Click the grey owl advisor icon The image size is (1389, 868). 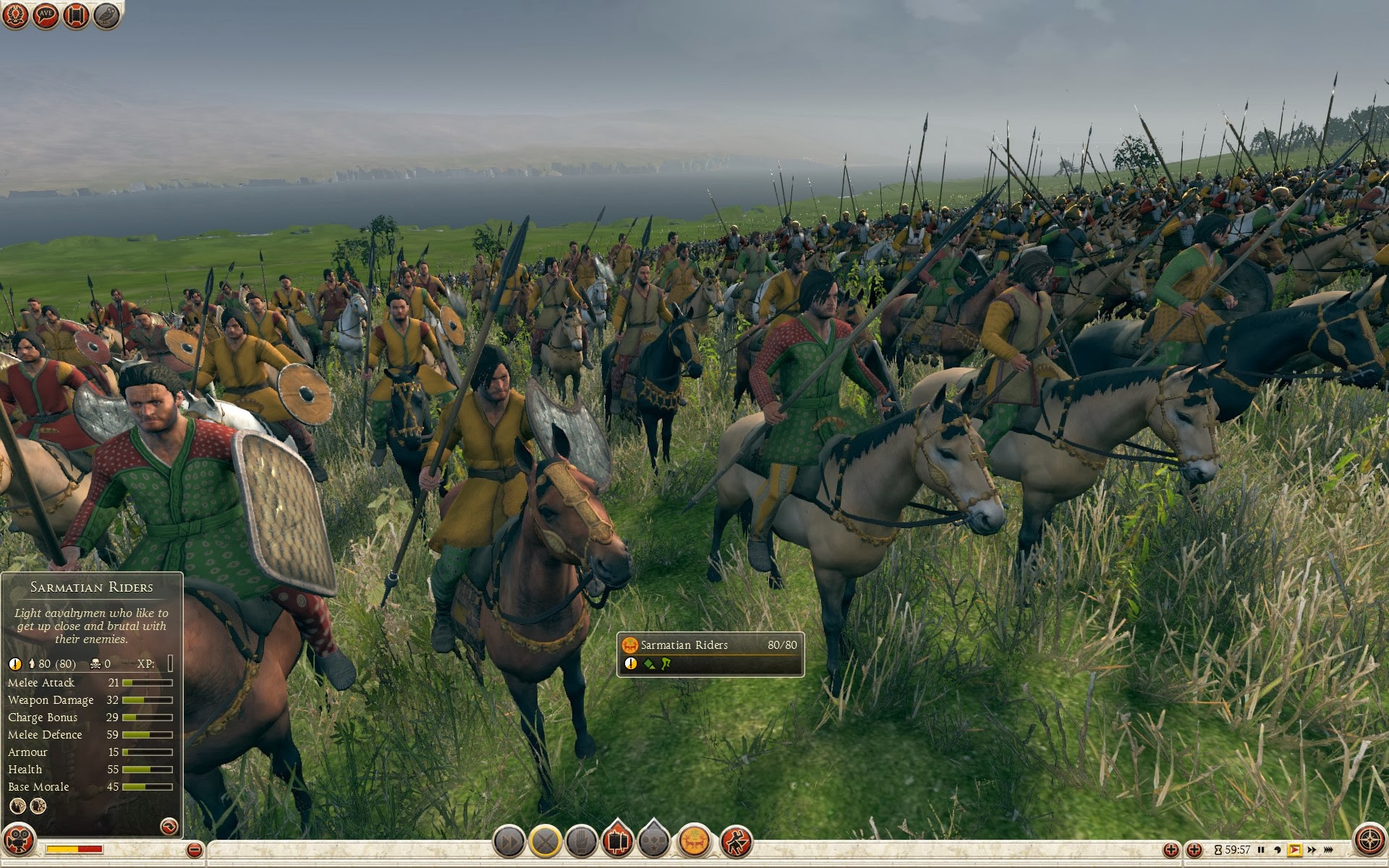click(106, 16)
